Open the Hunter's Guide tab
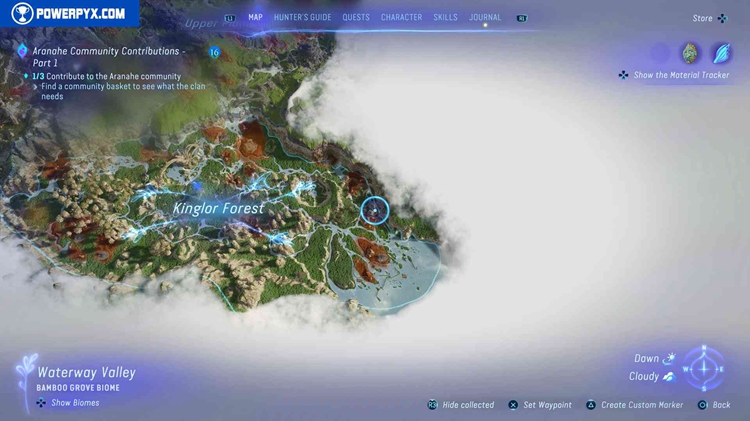This screenshot has height=421, width=750. coord(302,17)
